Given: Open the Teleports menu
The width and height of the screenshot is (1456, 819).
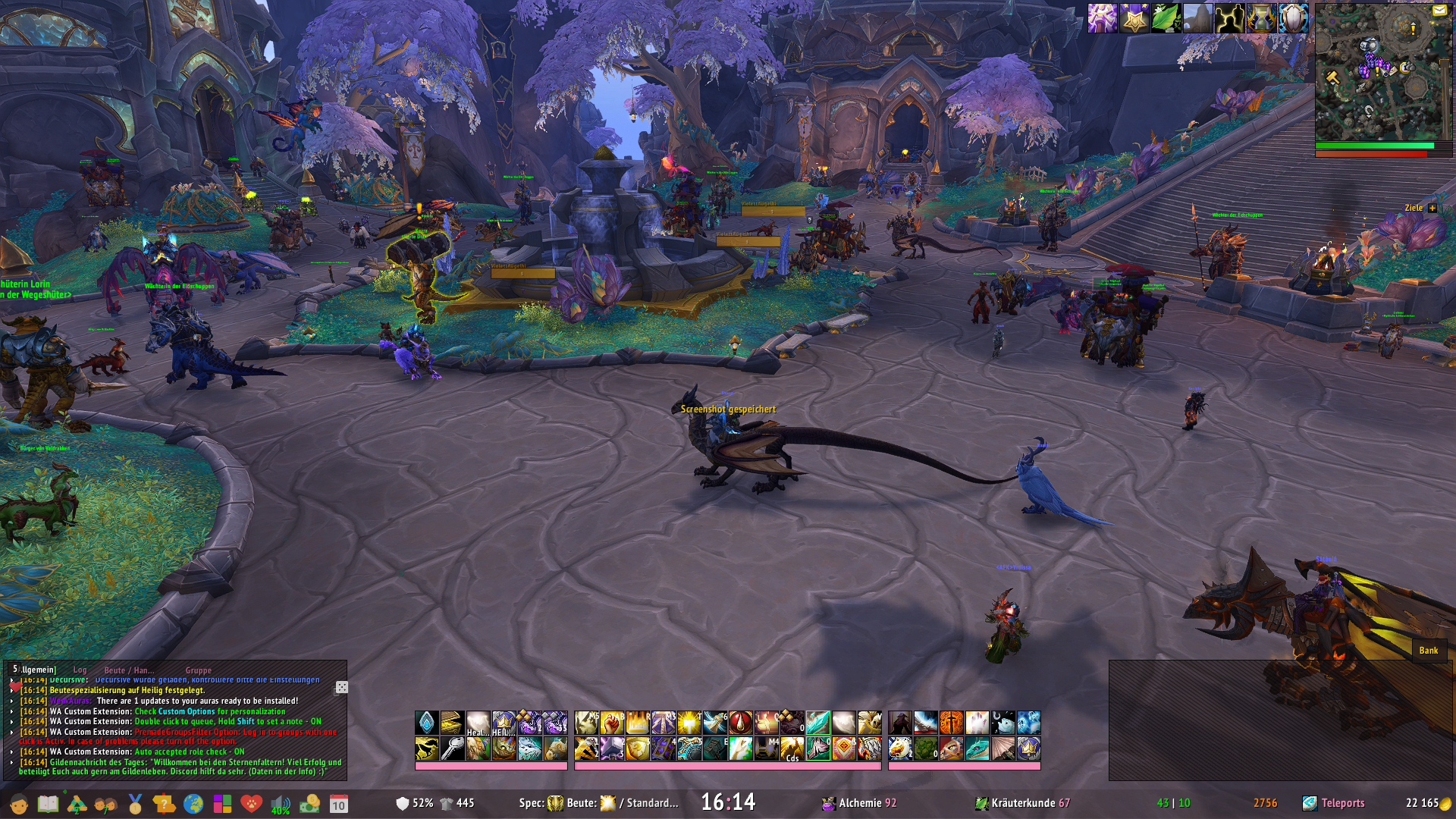Looking at the screenshot, I should (x=1341, y=803).
